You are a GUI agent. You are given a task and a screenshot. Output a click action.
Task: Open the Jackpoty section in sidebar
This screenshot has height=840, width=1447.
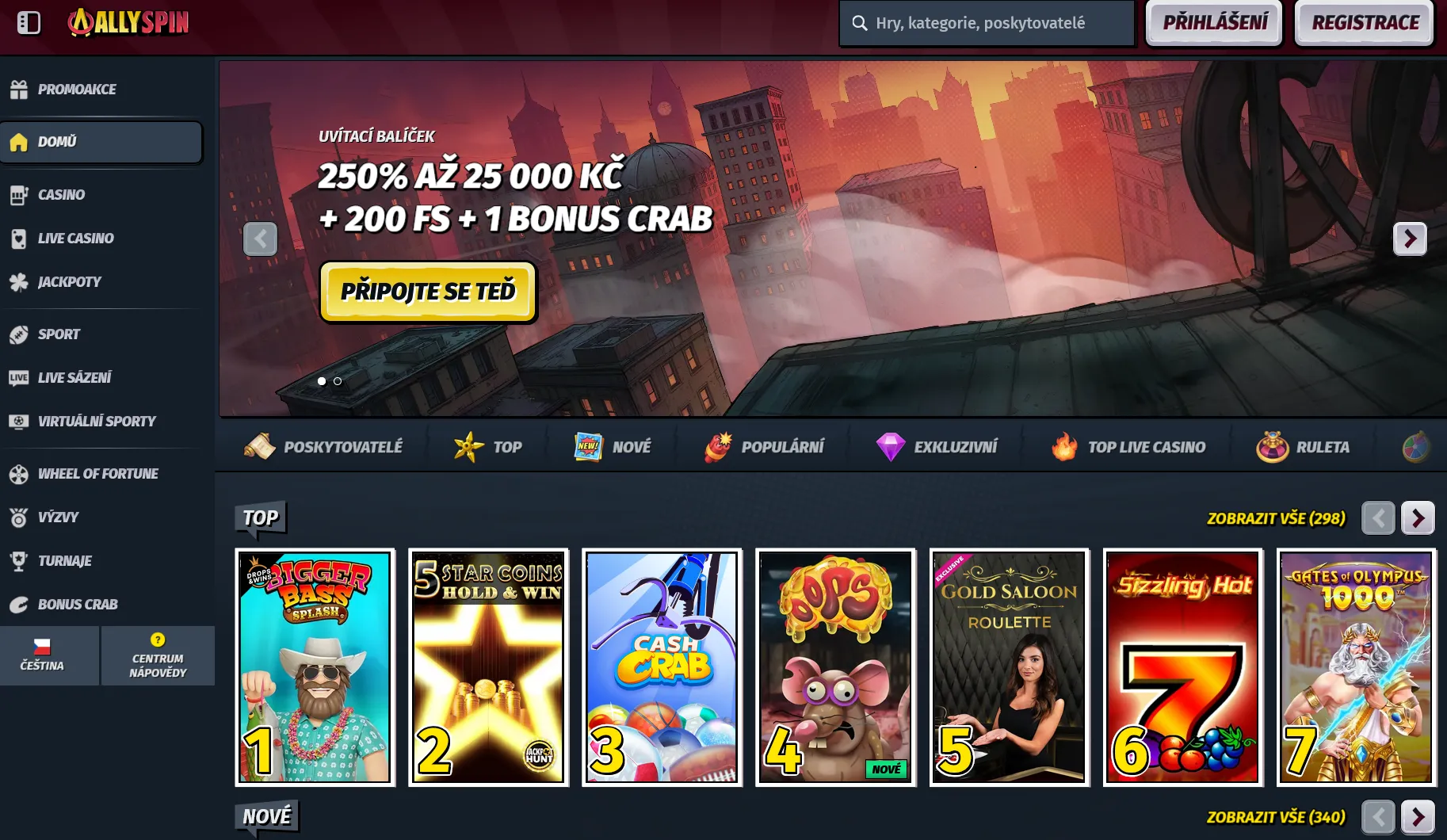click(69, 281)
